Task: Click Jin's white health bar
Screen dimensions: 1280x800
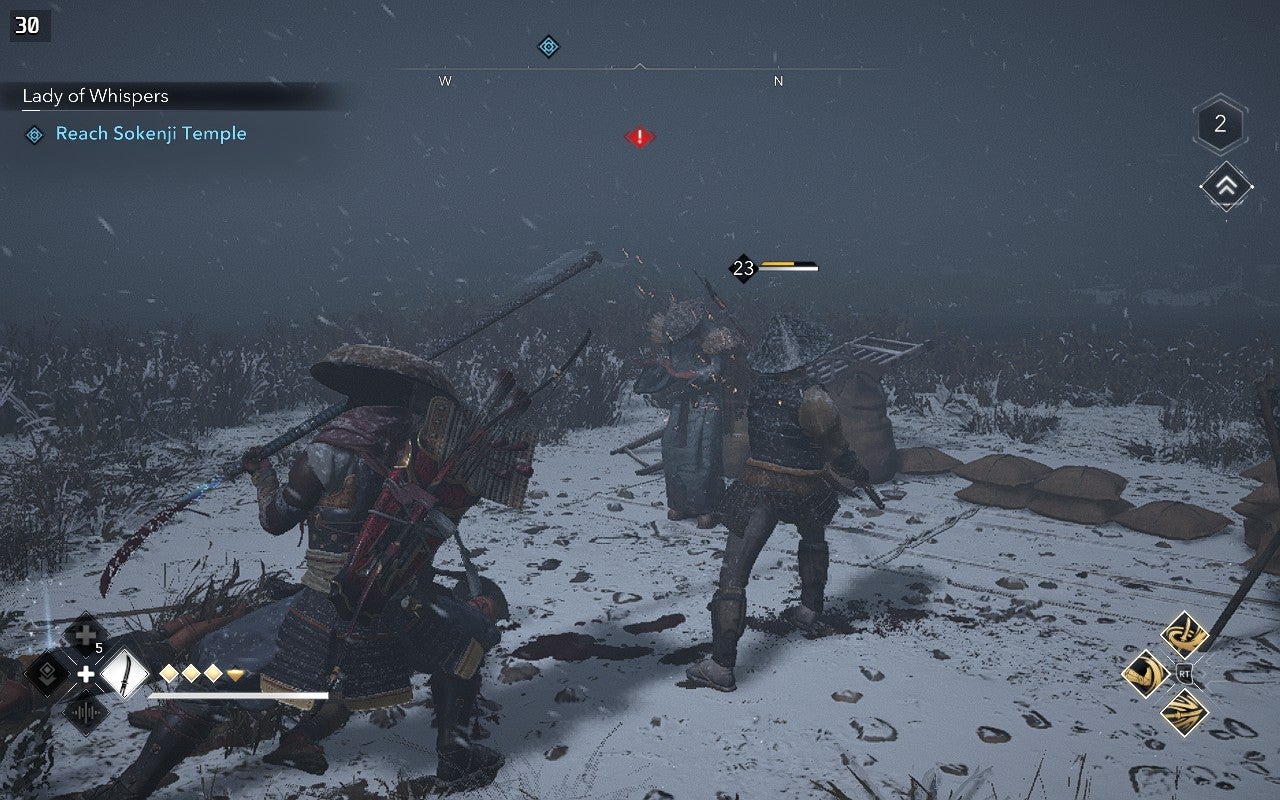Action: [x=240, y=694]
